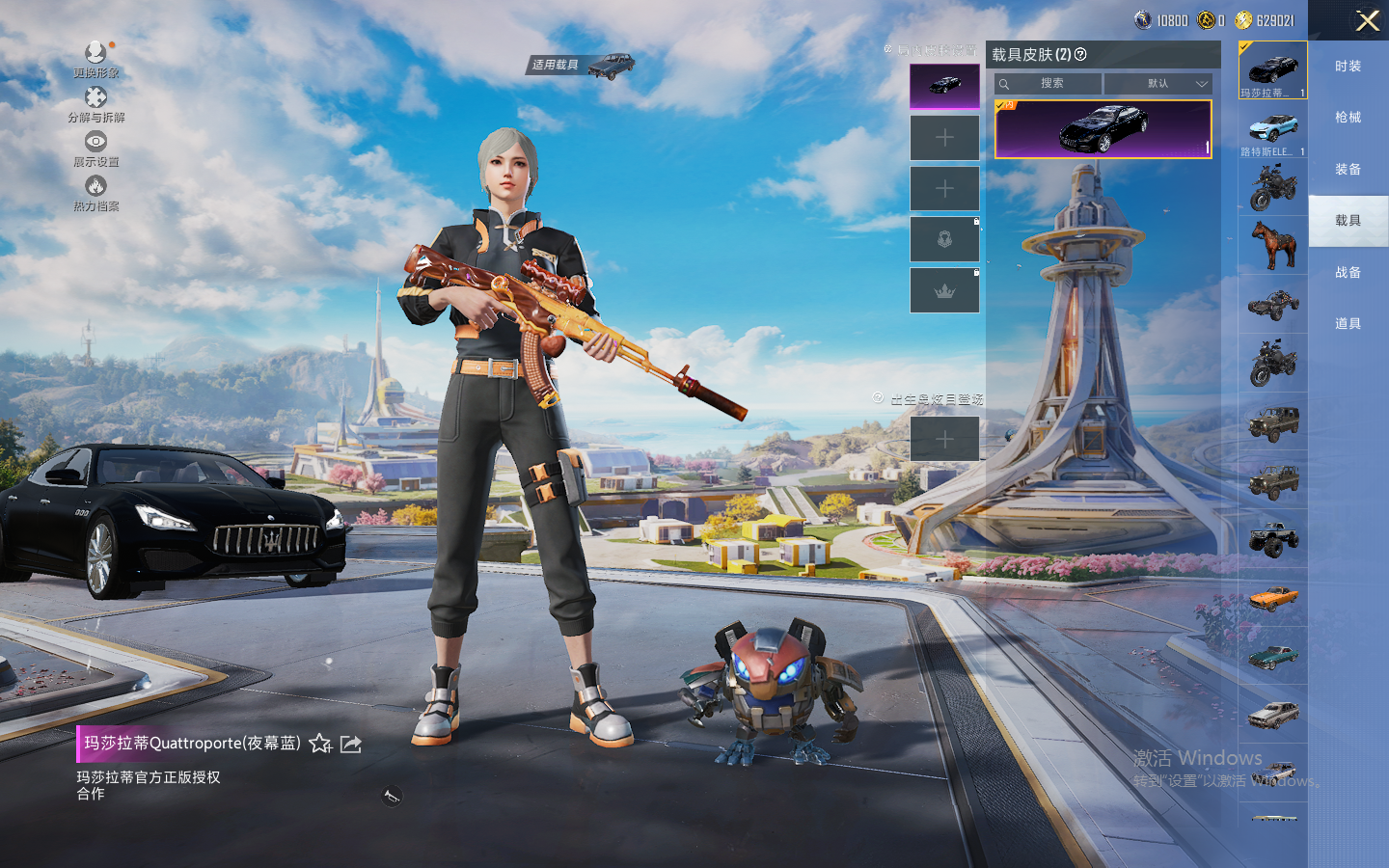Open 展示设置 display settings
Viewport: 1389px width, 868px height.
[x=95, y=149]
